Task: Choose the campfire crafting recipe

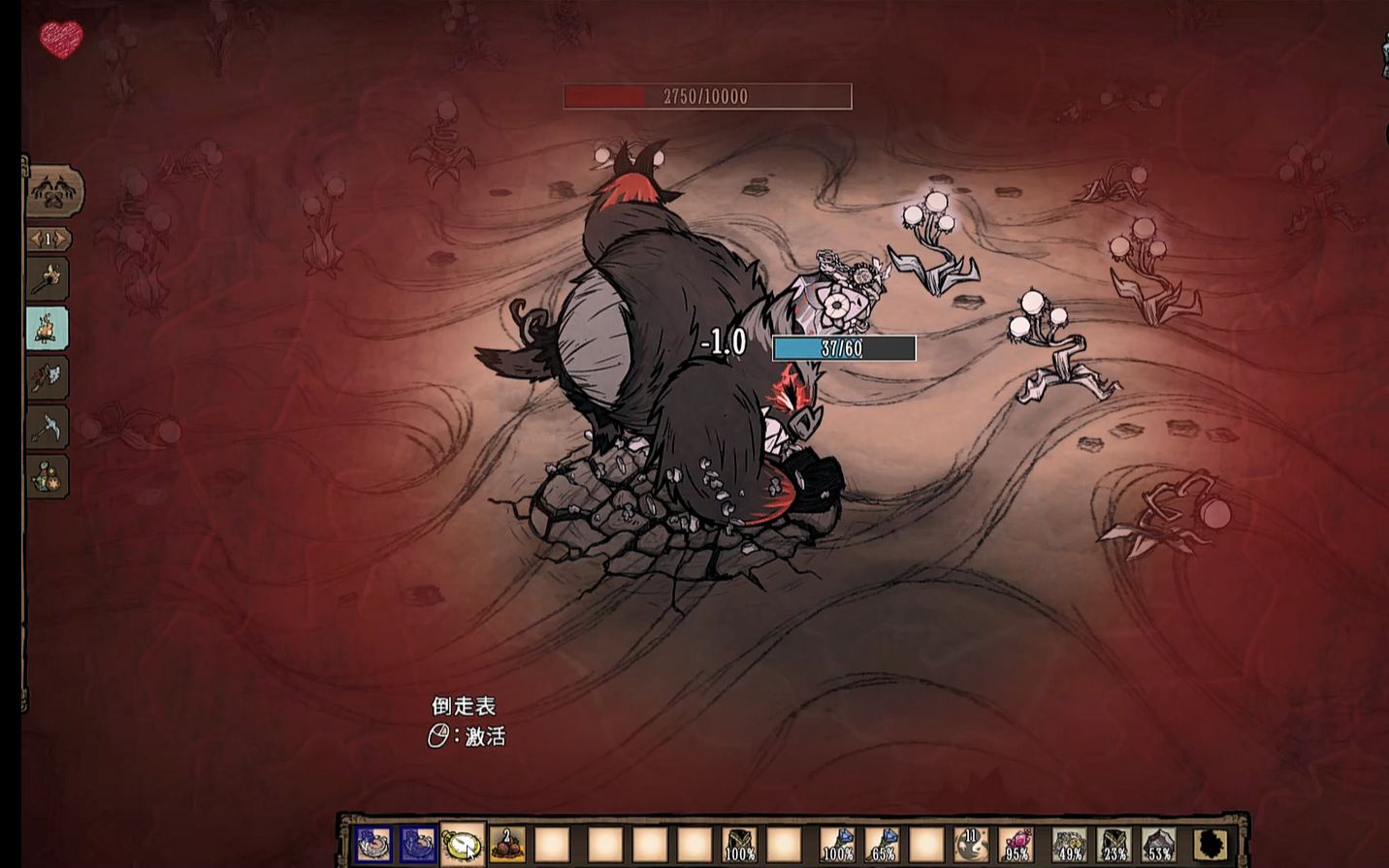Action: pyautogui.click(x=48, y=329)
